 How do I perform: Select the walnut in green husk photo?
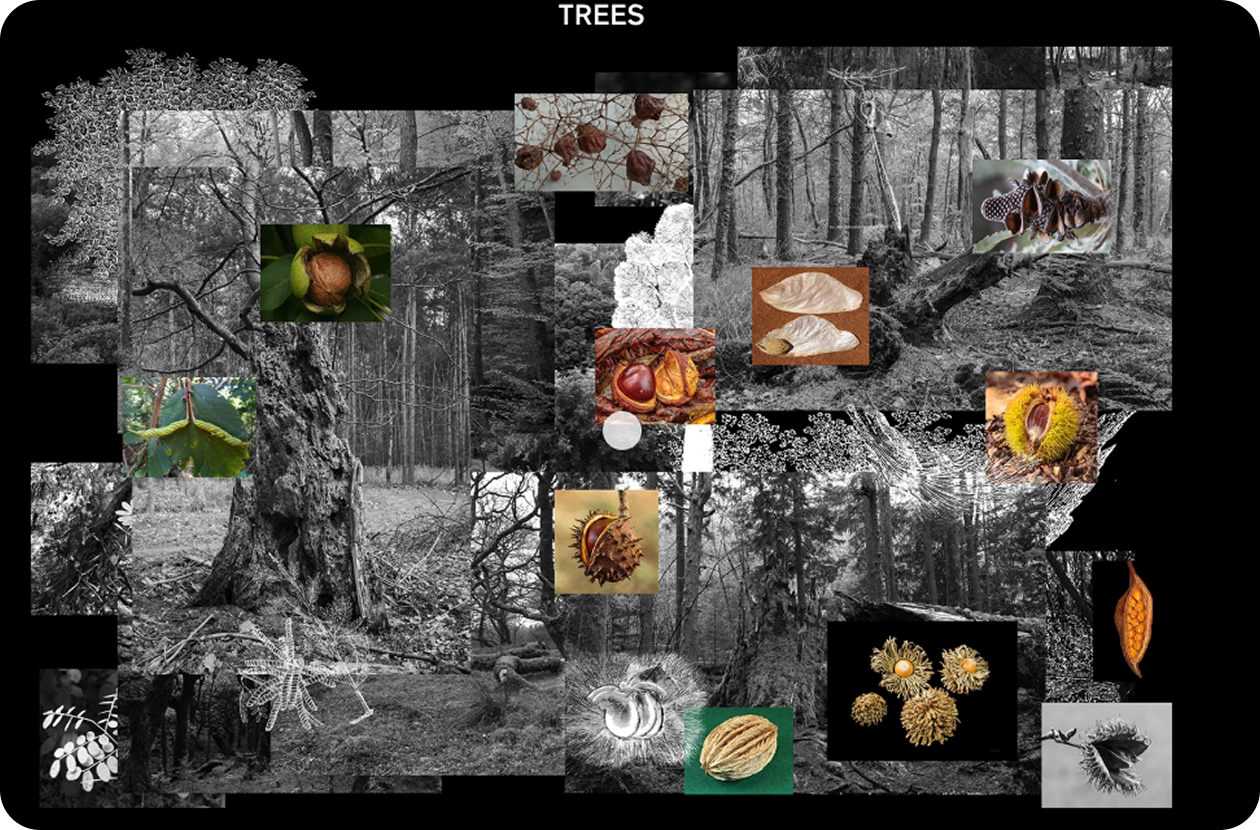pyautogui.click(x=325, y=272)
